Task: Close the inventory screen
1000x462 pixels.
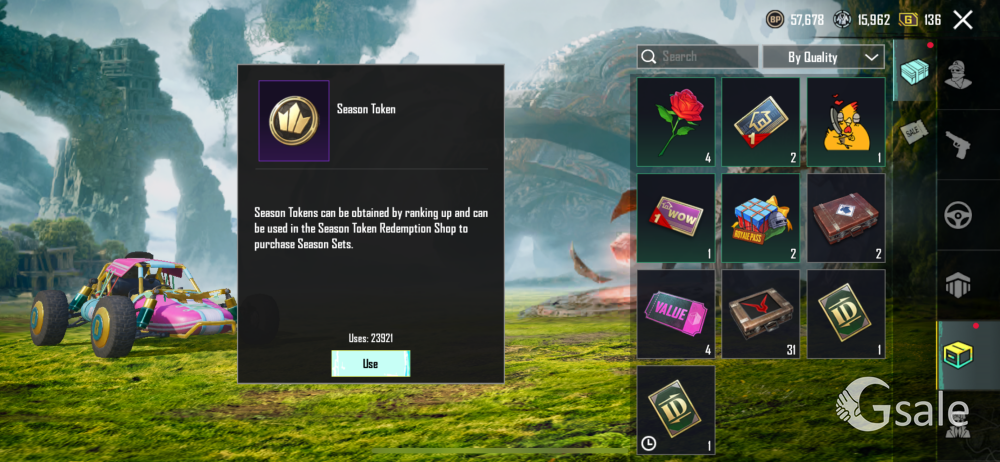Action: coord(963,20)
